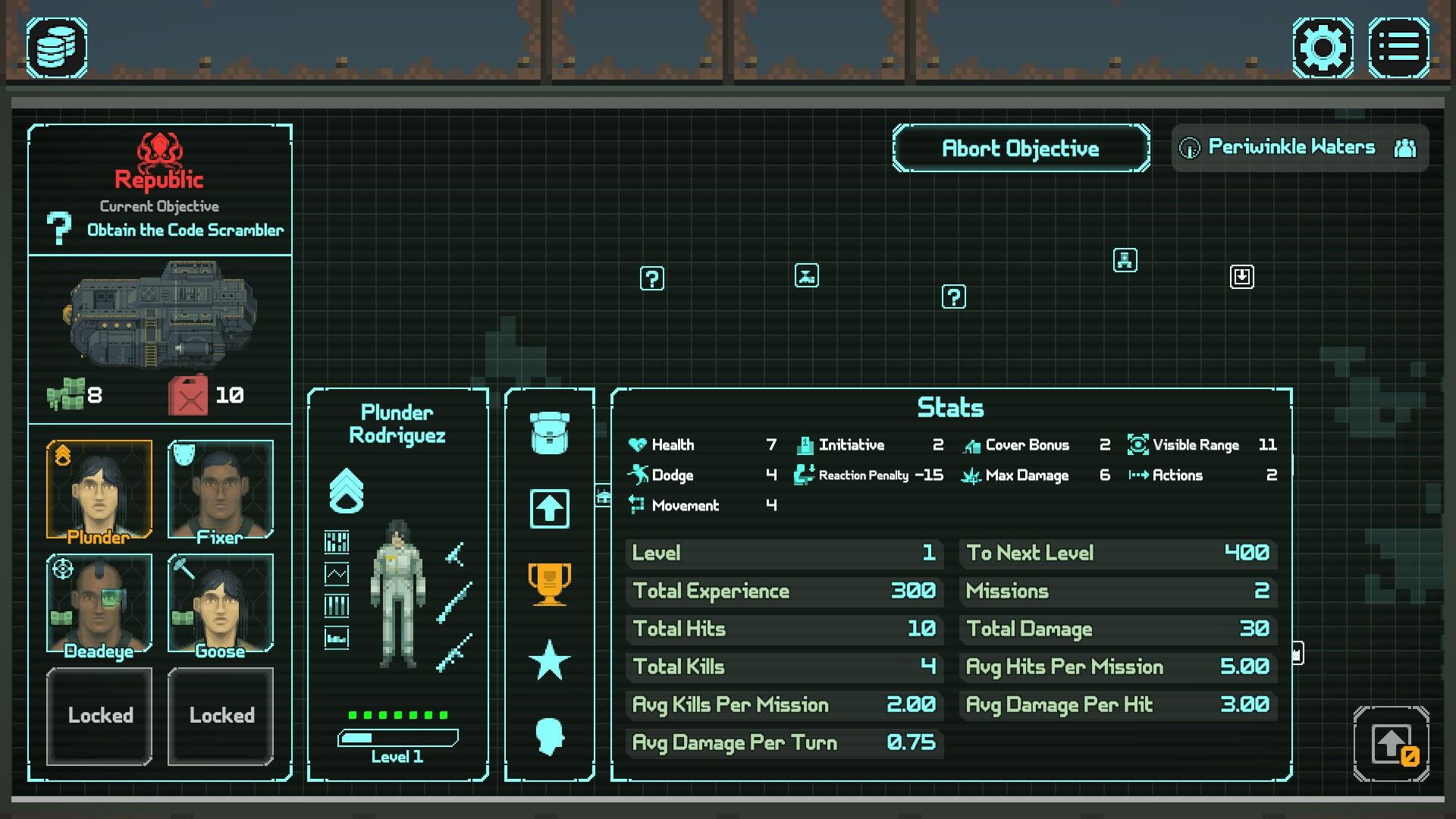
Task: Select Plunder's portrait
Action: (99, 489)
